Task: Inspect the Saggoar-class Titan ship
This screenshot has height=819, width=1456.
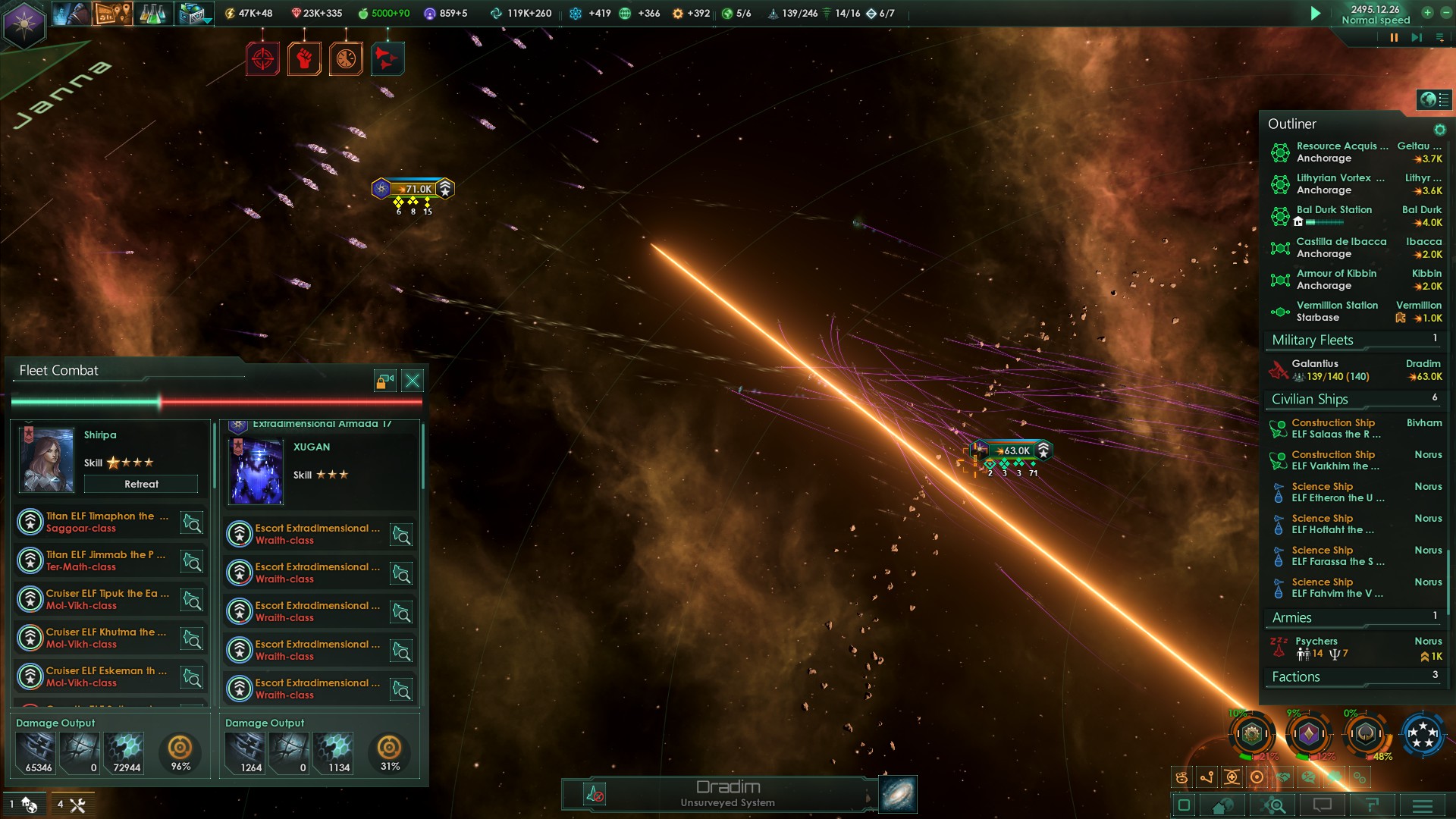Action: click(x=192, y=522)
